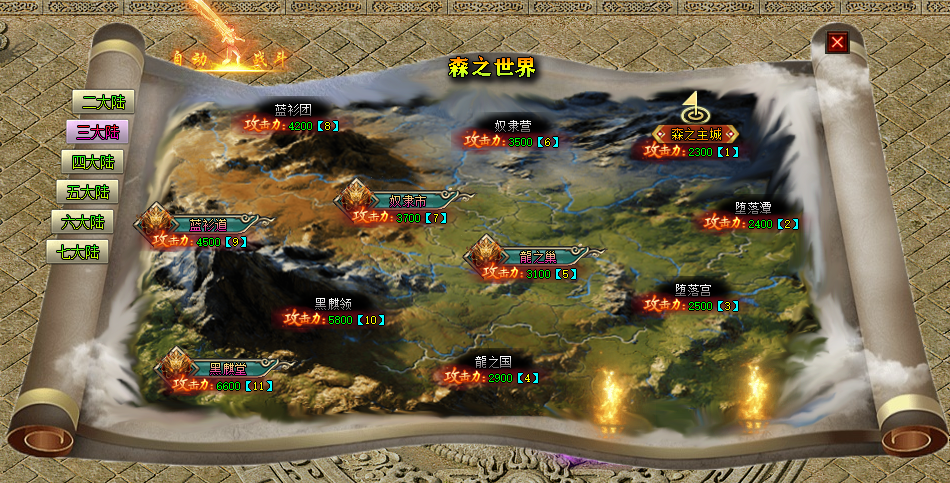Image resolution: width=950 pixels, height=483 pixels.
Task: Select the 三大陆 continent tab
Action: click(x=97, y=132)
